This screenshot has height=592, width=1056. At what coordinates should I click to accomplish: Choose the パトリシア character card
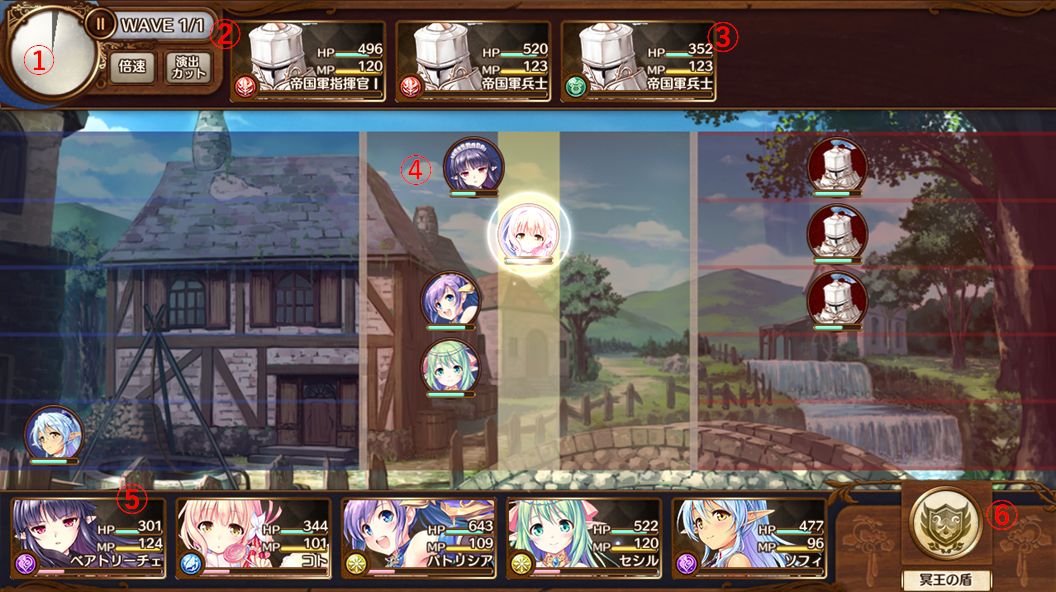418,538
